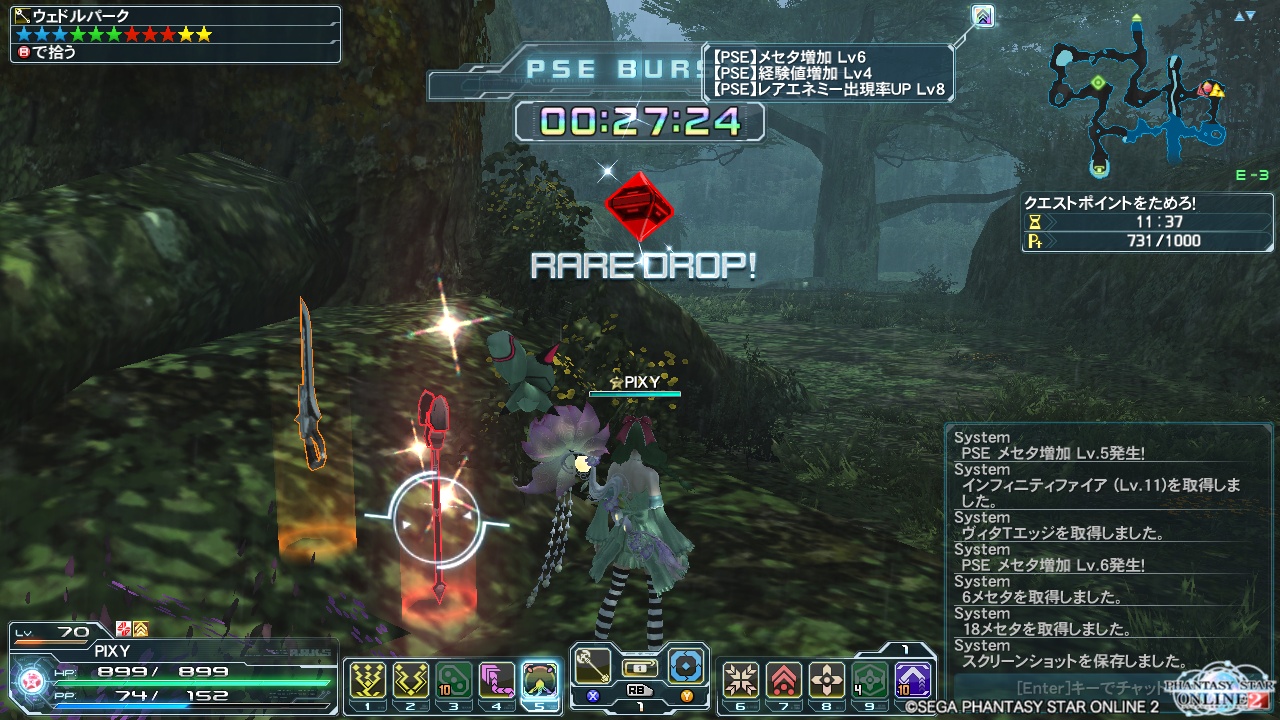Use the purple arrow item in the last slot
Image resolution: width=1280 pixels, height=720 pixels.
[x=913, y=680]
